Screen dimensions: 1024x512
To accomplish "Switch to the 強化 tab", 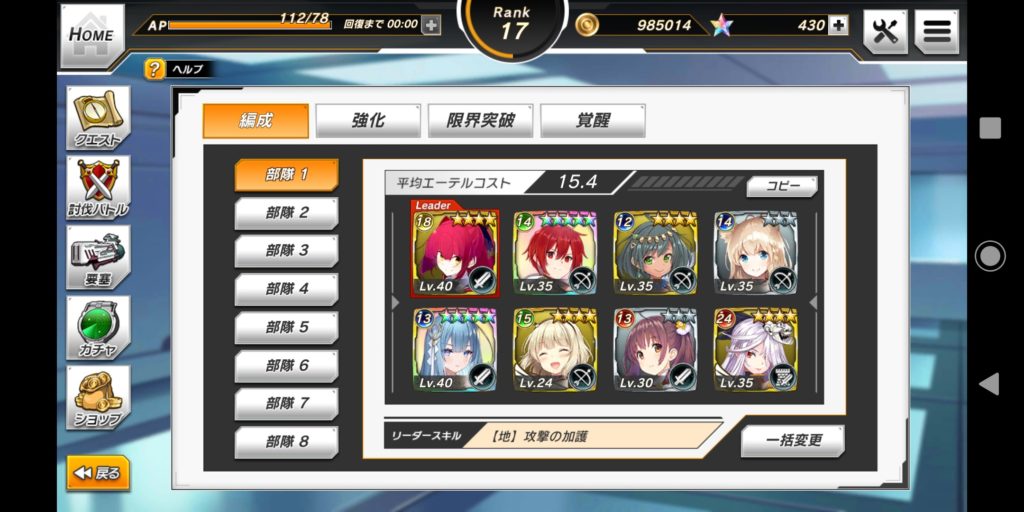I will 367,121.
